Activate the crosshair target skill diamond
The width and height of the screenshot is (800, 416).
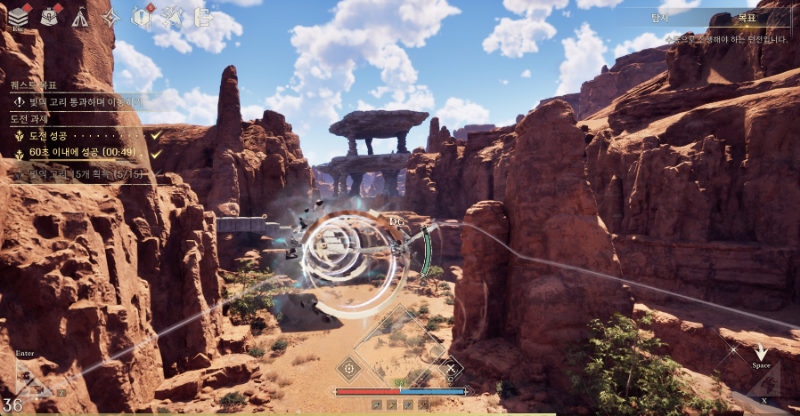tap(348, 368)
